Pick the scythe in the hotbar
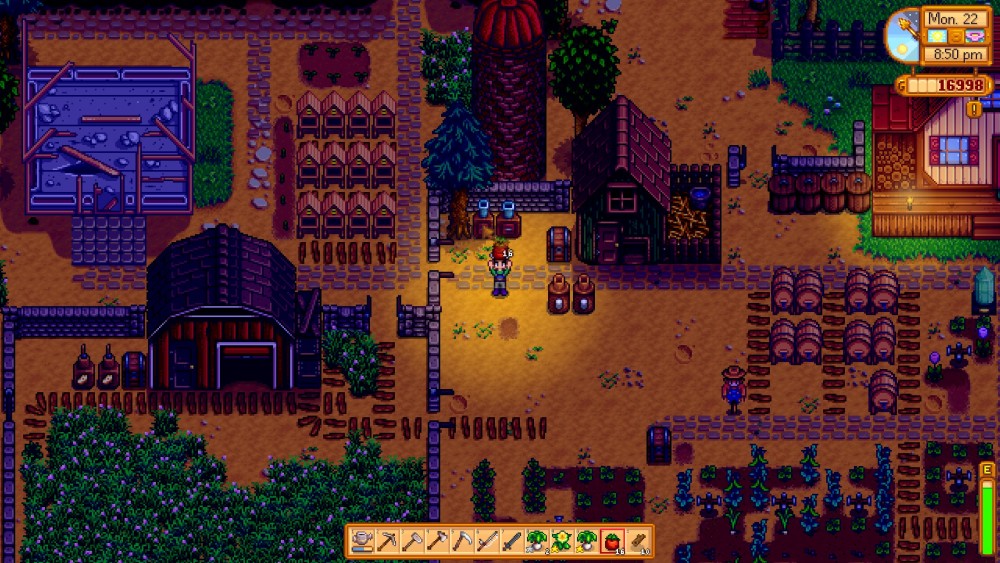This screenshot has height=563, width=1000. pos(461,542)
